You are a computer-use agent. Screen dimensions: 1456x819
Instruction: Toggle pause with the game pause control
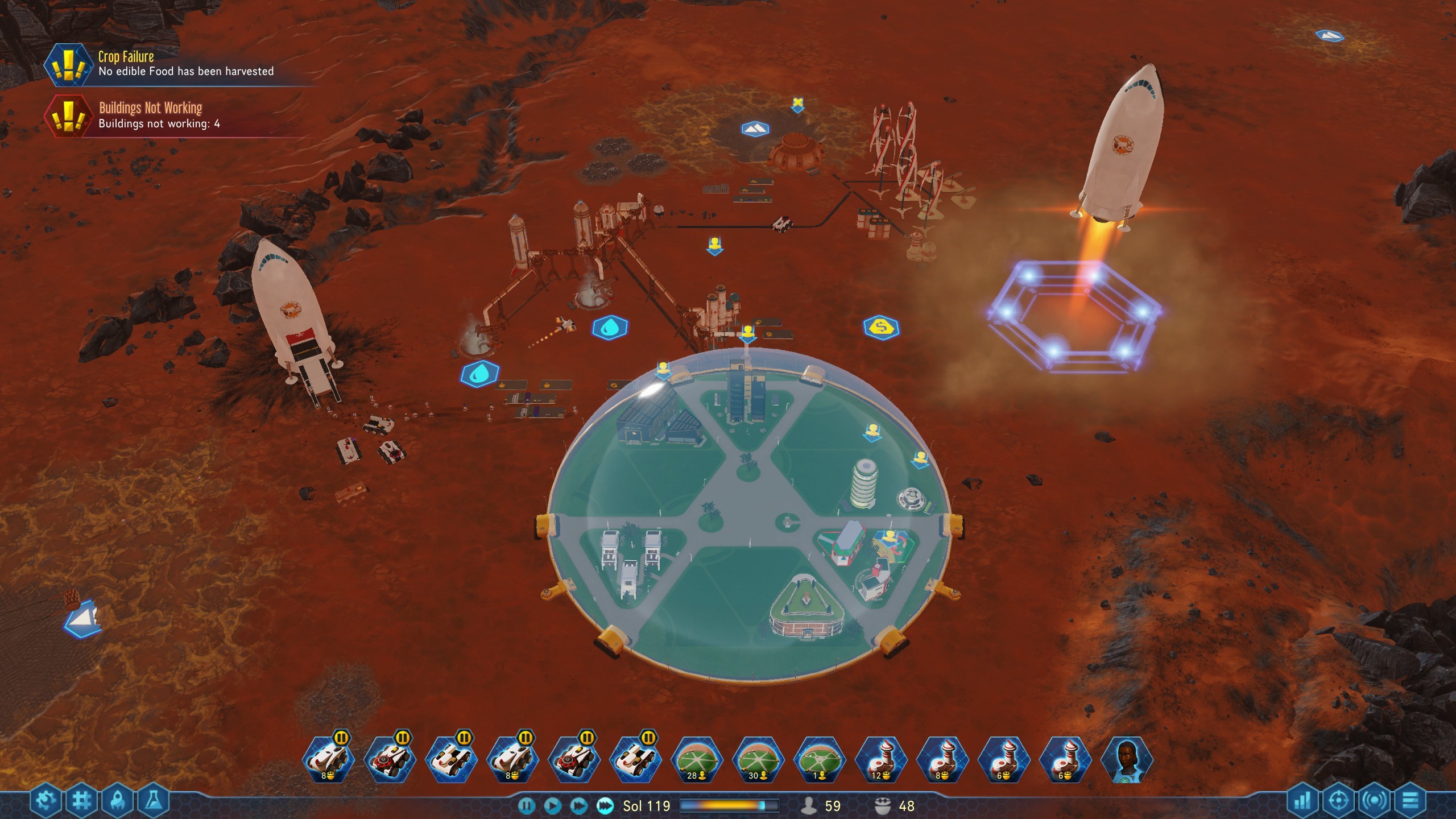[x=526, y=806]
